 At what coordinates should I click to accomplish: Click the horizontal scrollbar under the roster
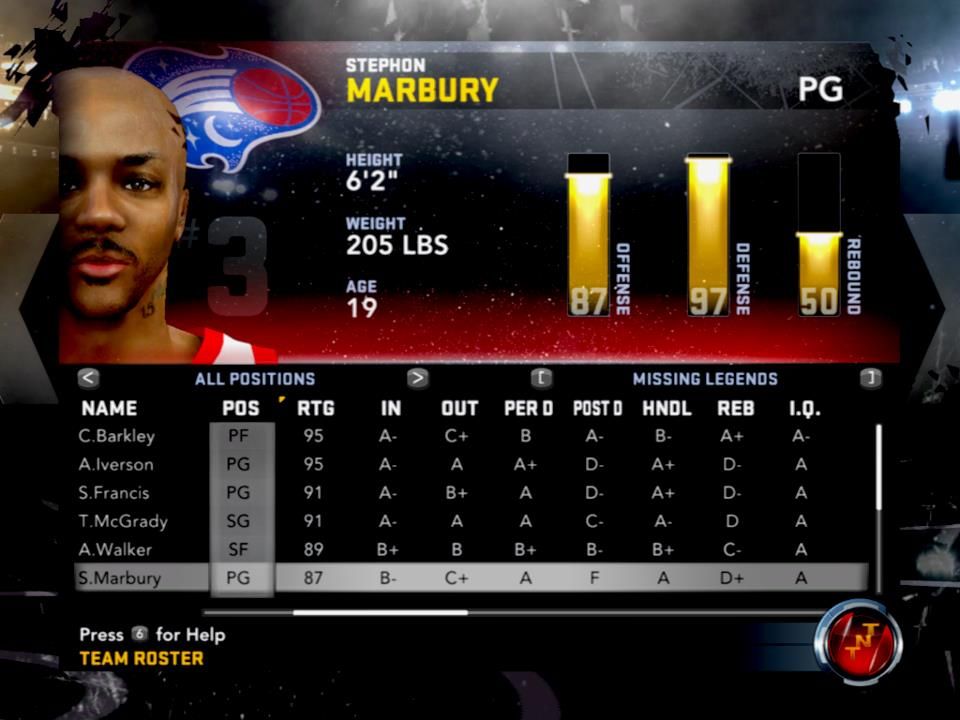coord(380,612)
